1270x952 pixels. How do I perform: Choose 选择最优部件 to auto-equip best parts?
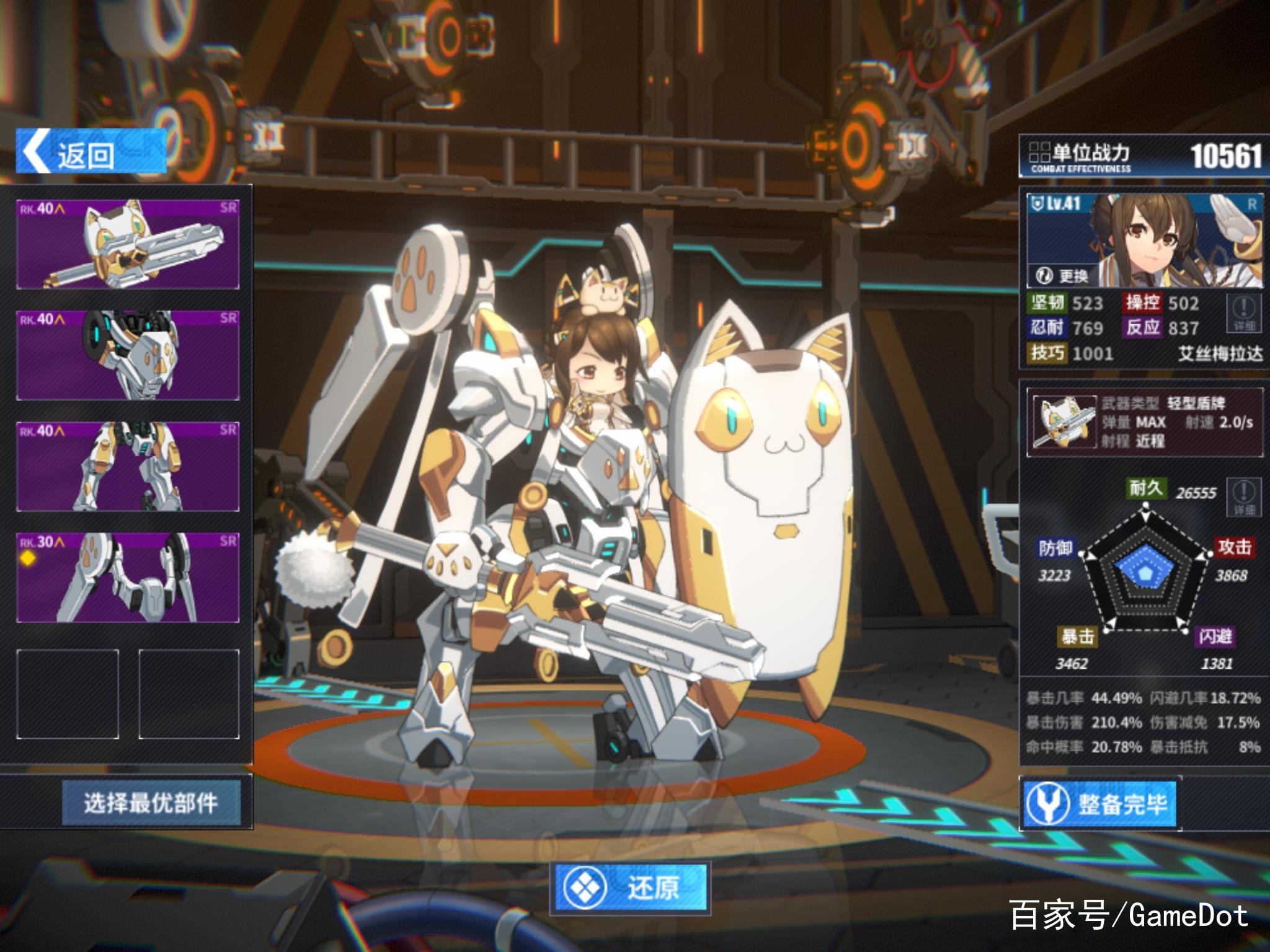tap(151, 803)
